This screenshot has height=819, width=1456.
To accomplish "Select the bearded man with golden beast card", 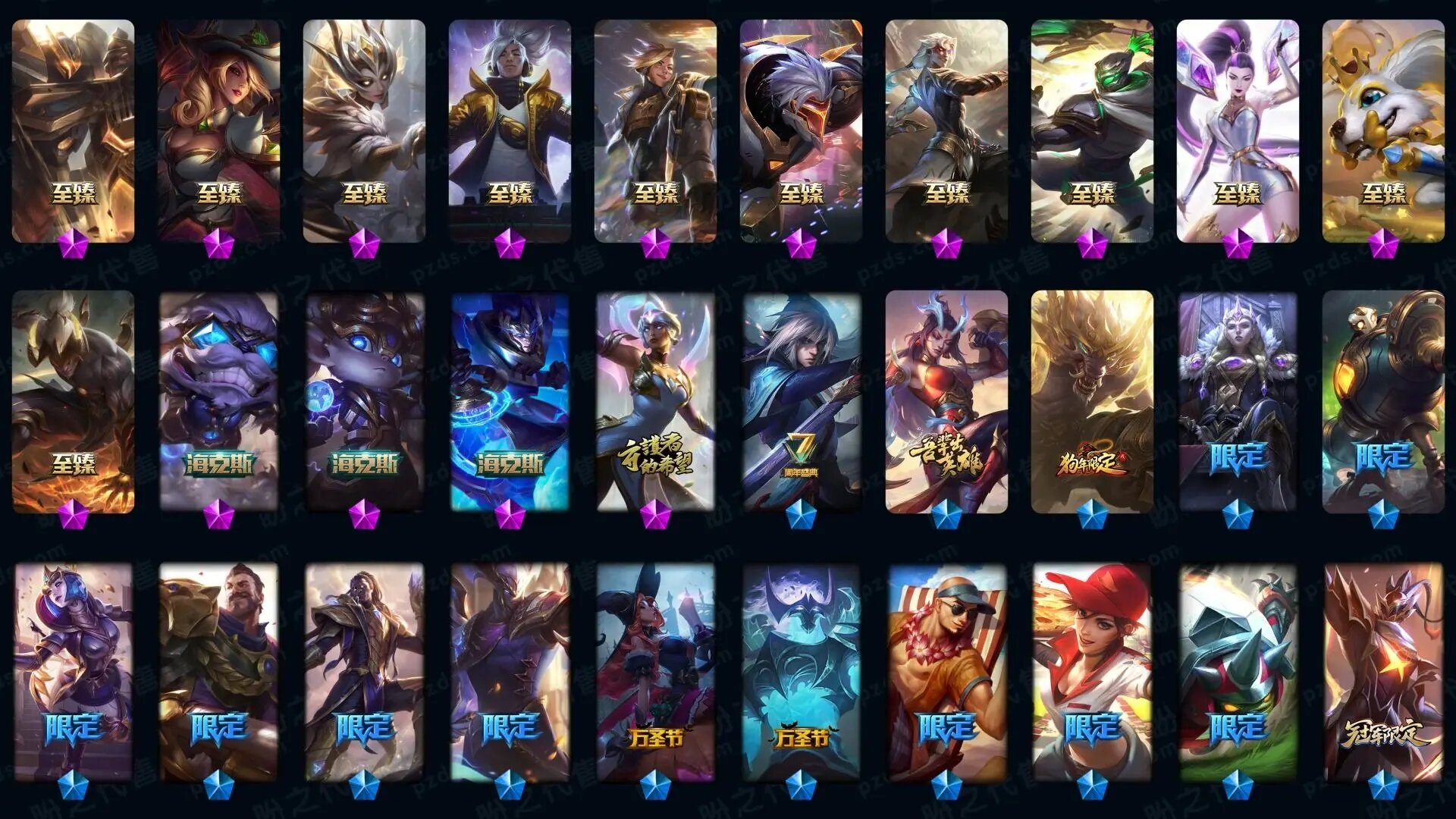I will click(x=219, y=672).
